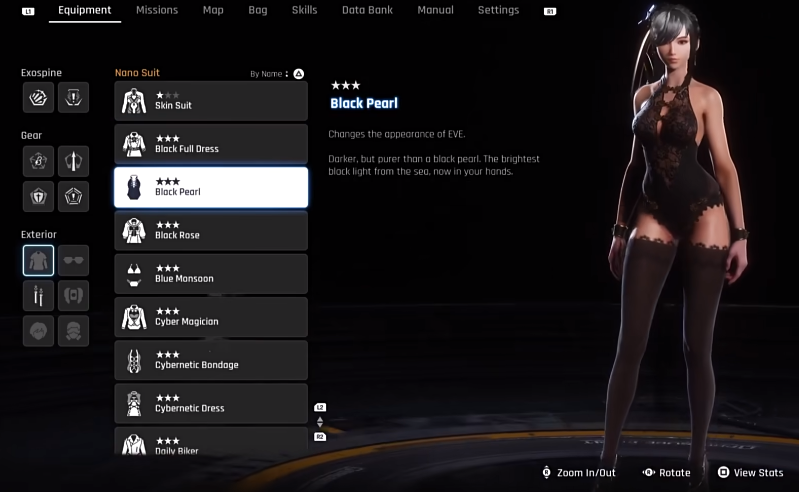Viewport: 799px width, 492px height.
Task: Open the Map tab
Action: click(213, 10)
